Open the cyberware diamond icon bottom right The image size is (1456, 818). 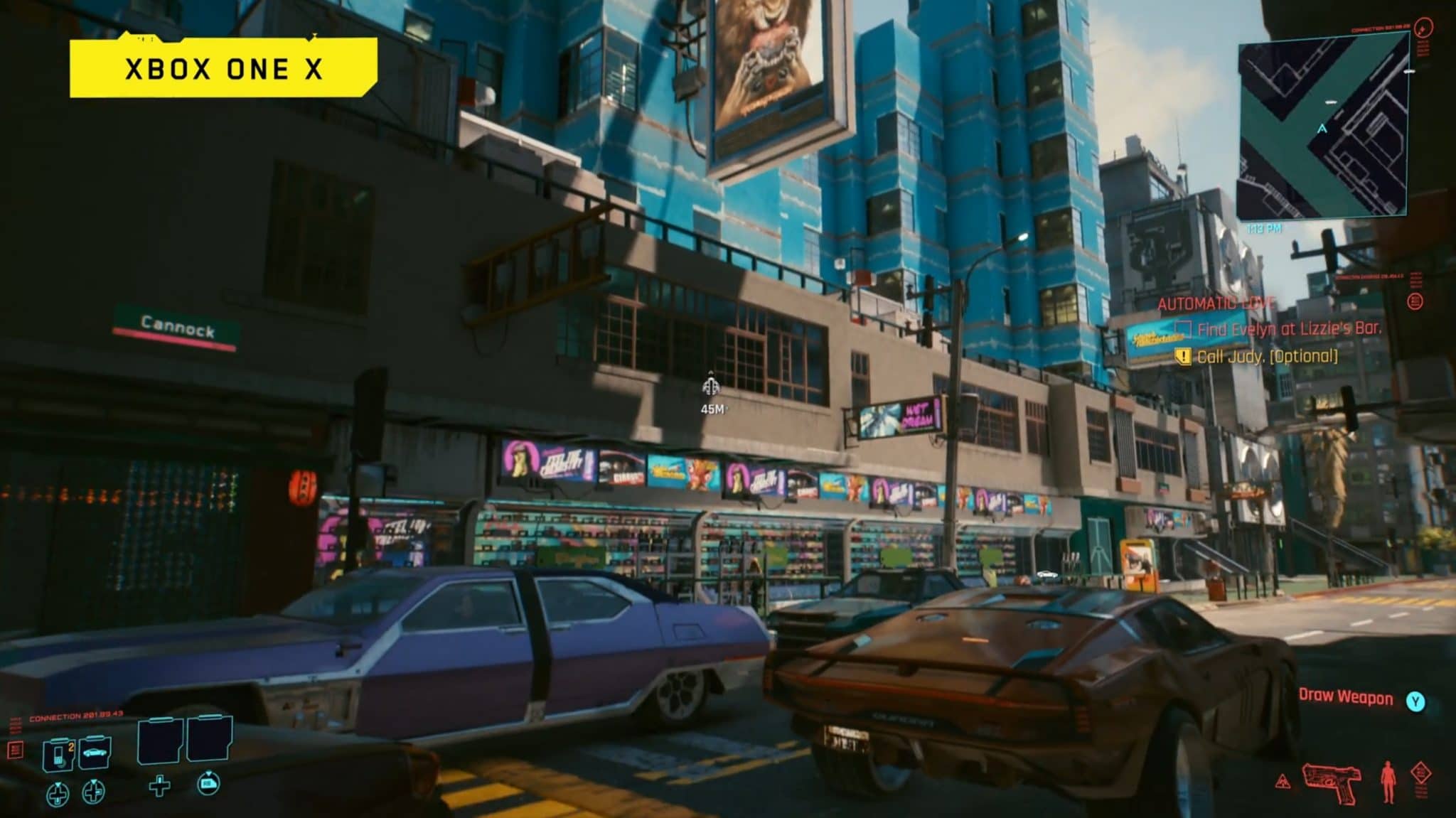pos(1420,773)
